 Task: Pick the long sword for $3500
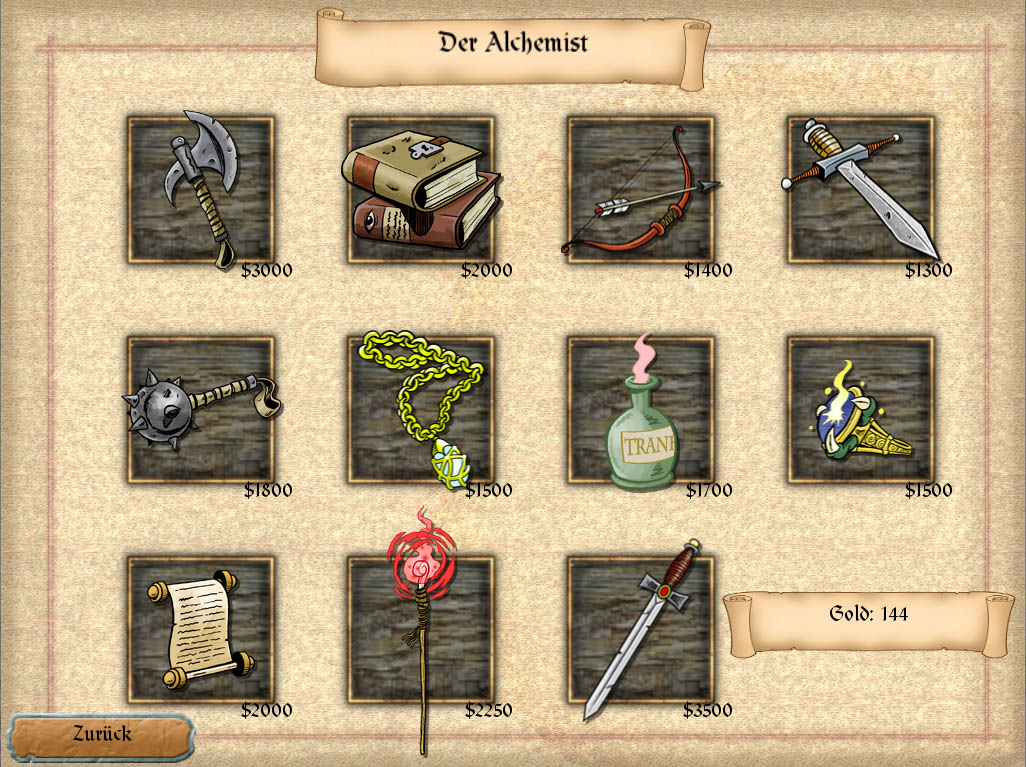(x=641, y=630)
